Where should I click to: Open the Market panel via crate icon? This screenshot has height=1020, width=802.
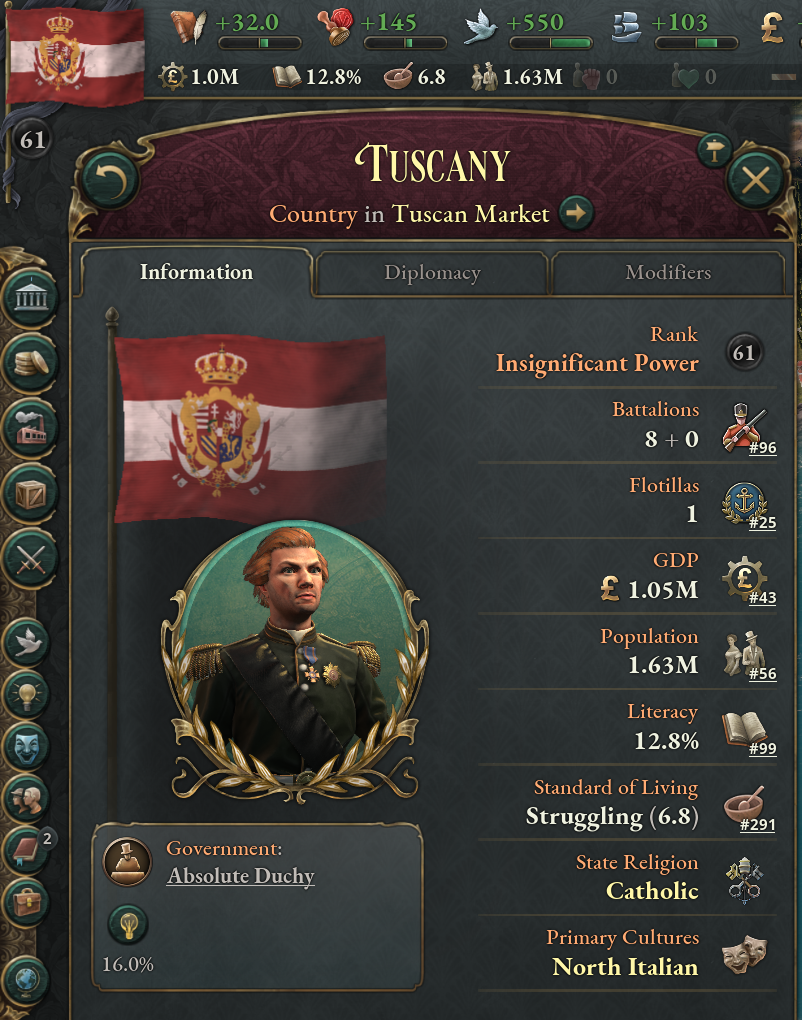tap(29, 492)
